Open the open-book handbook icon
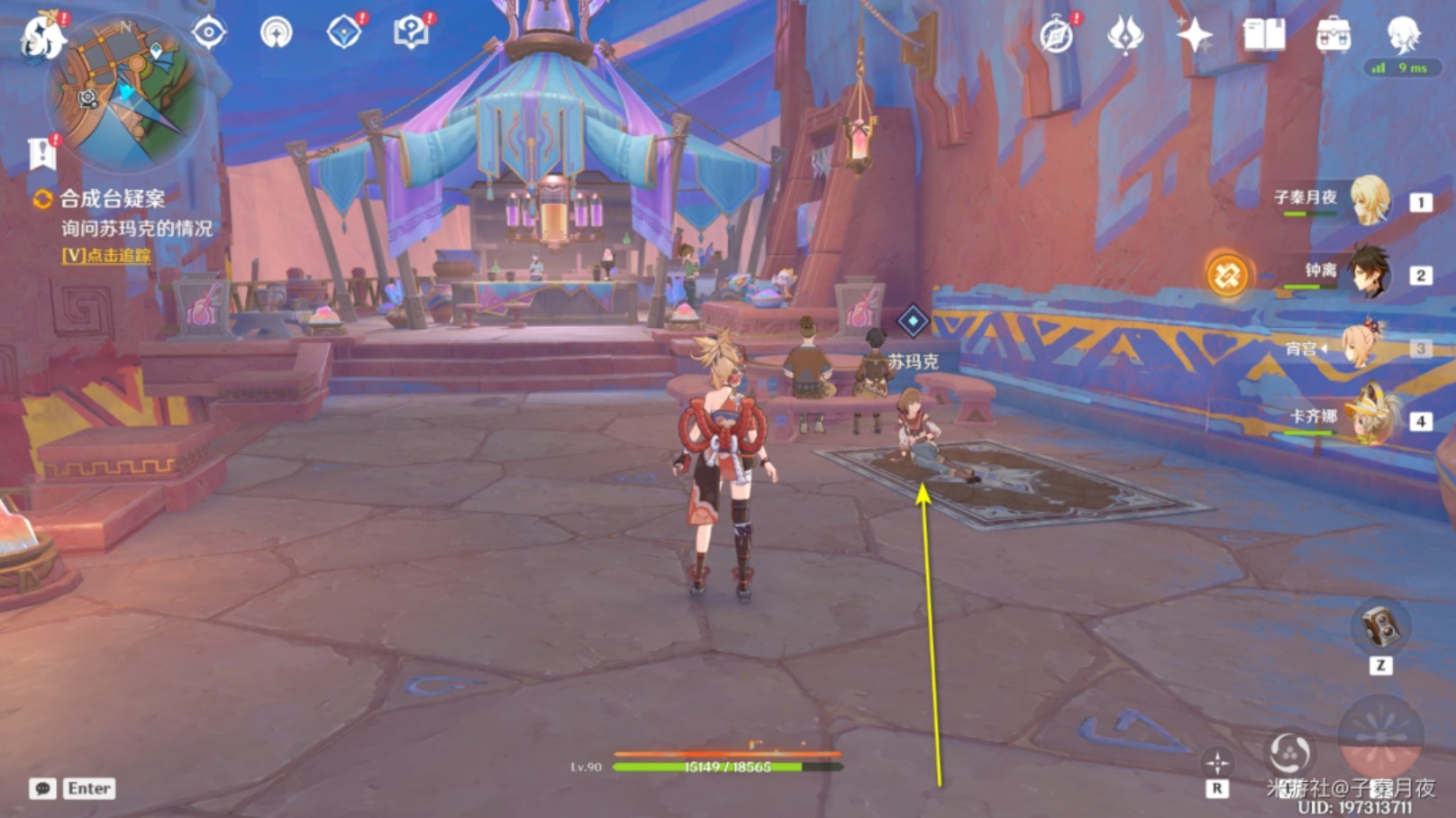1456x818 pixels. 1263,36
